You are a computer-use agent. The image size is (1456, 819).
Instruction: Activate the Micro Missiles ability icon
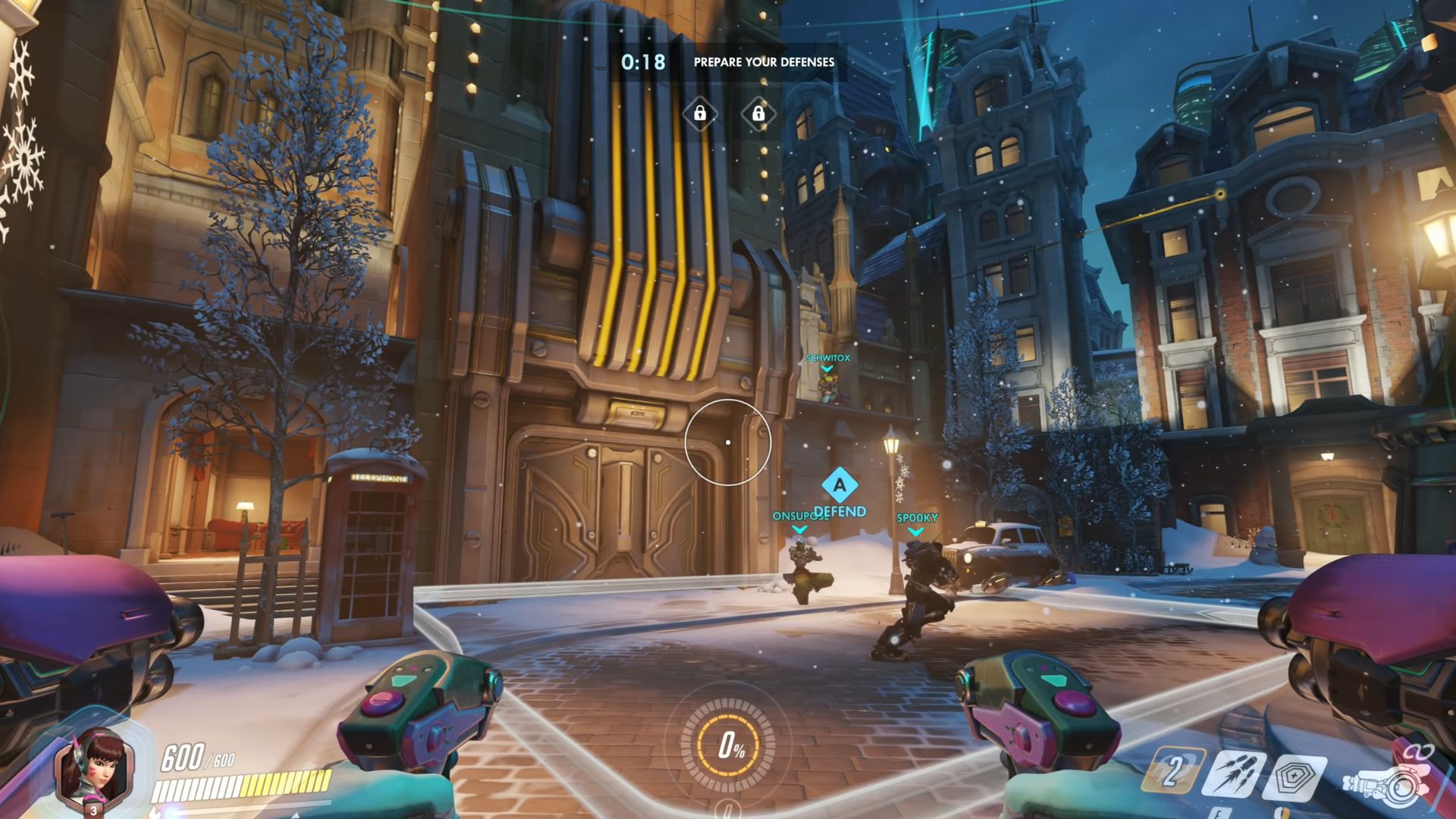pos(1238,773)
